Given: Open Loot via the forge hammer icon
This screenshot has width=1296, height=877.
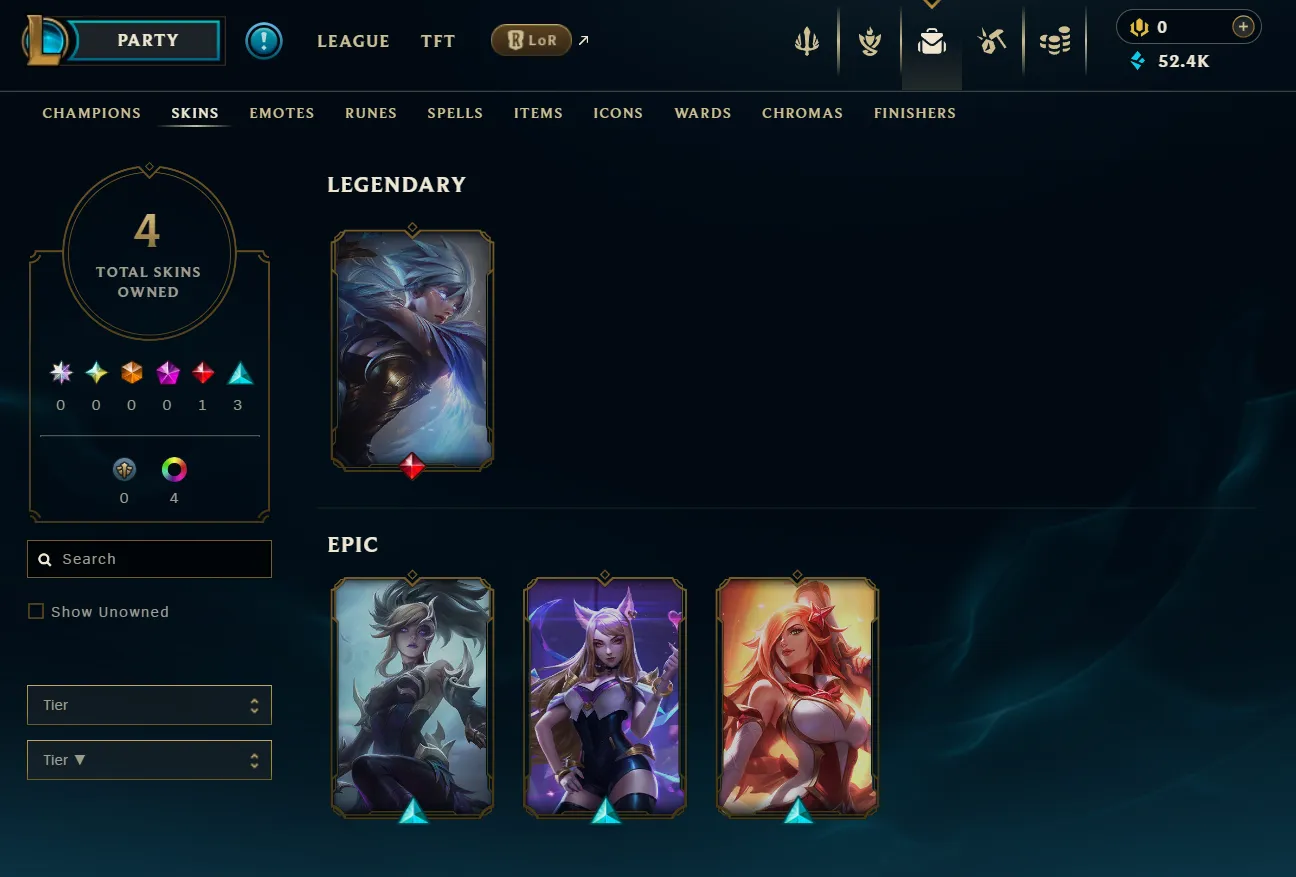Looking at the screenshot, I should [993, 40].
